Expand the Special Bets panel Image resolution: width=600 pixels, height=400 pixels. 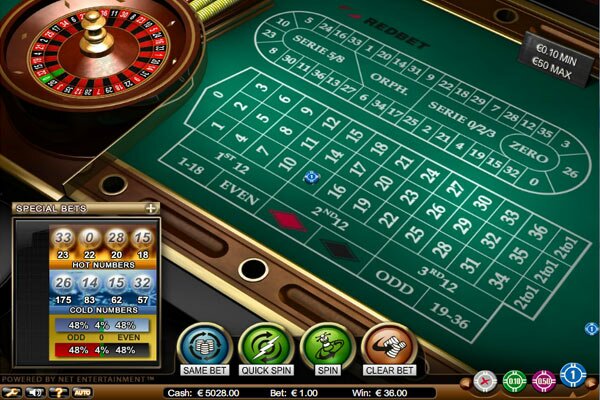(151, 208)
